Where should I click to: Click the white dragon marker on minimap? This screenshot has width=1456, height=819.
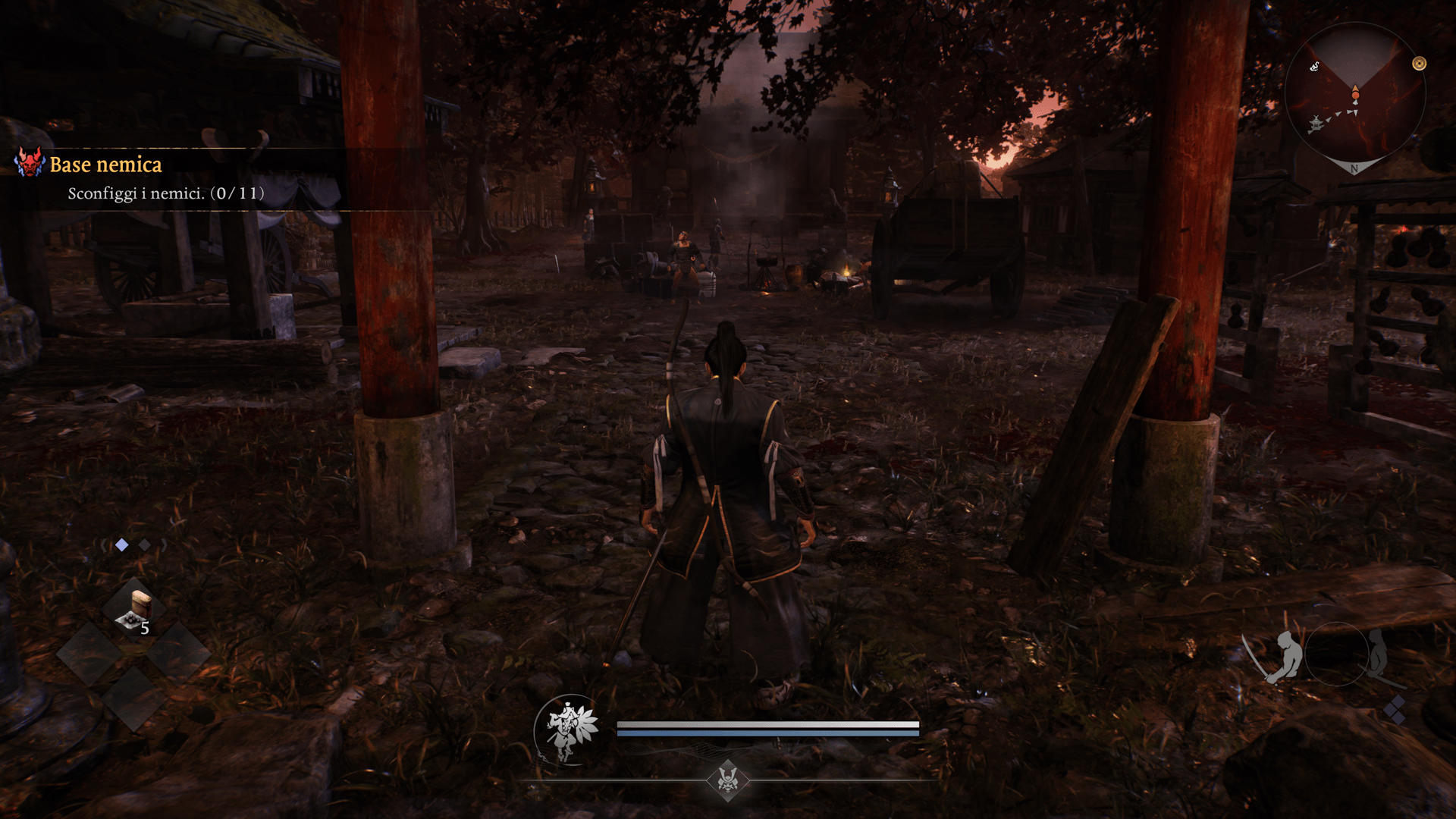1315,67
